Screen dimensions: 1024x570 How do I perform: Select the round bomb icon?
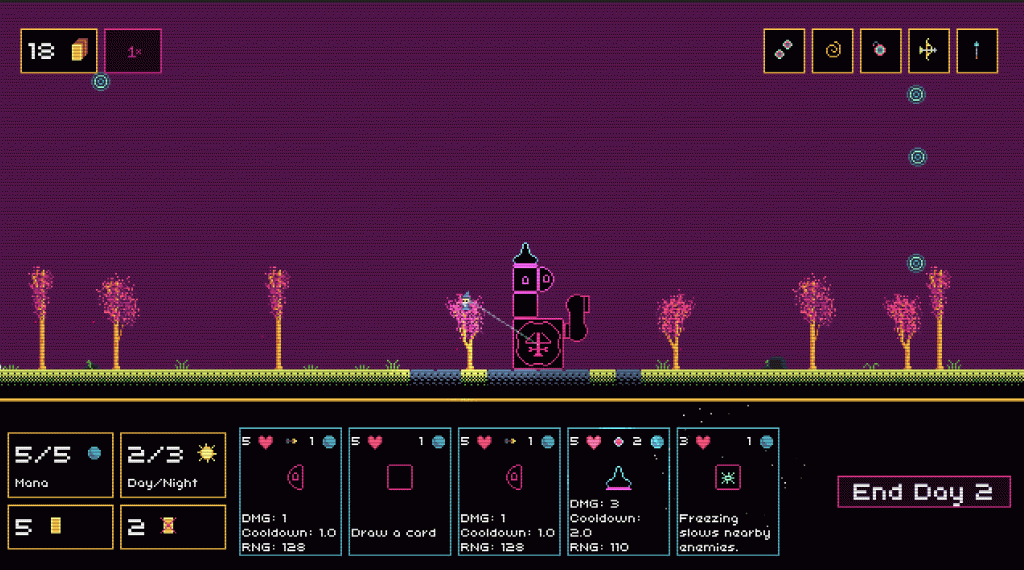[x=880, y=51]
